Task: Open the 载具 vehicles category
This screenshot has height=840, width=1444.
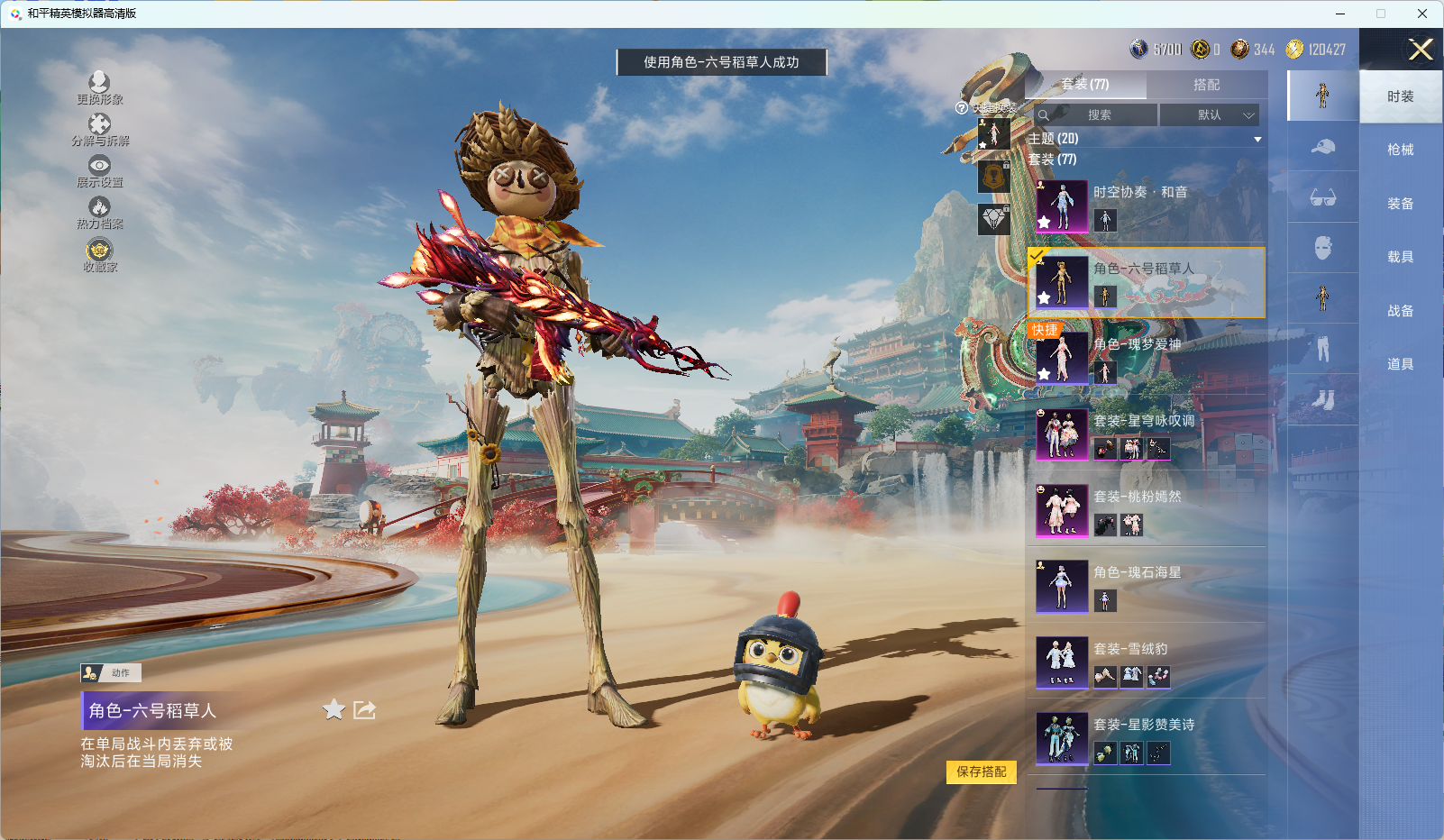Action: click(1400, 257)
